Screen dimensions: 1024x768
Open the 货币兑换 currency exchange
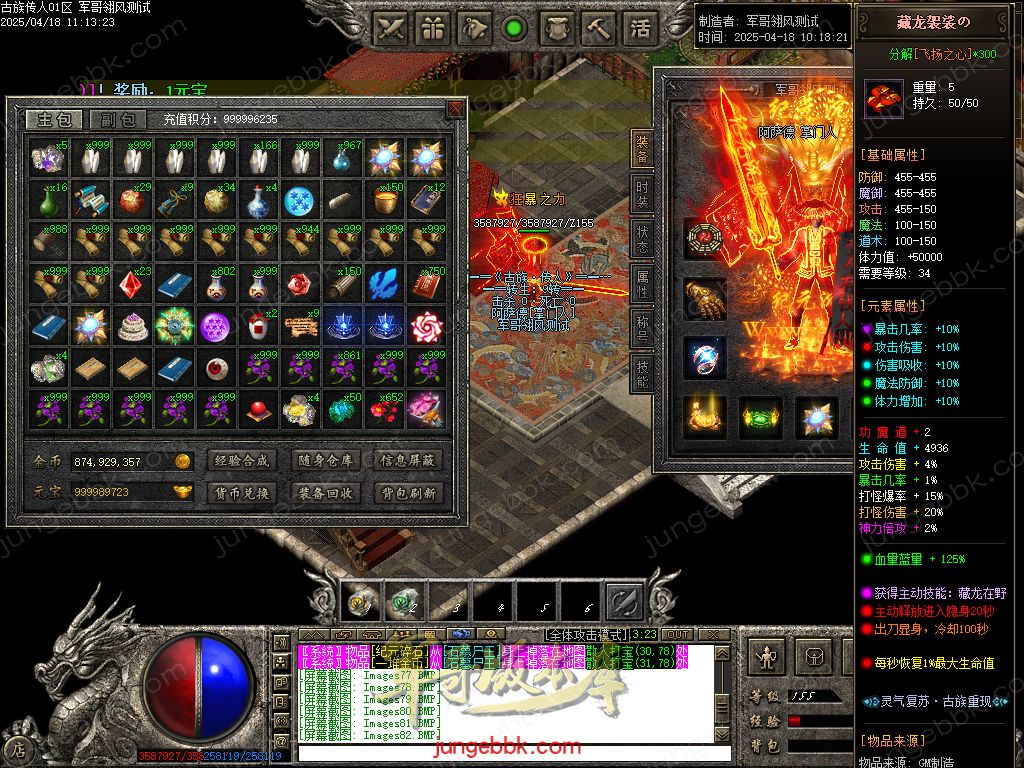click(241, 493)
